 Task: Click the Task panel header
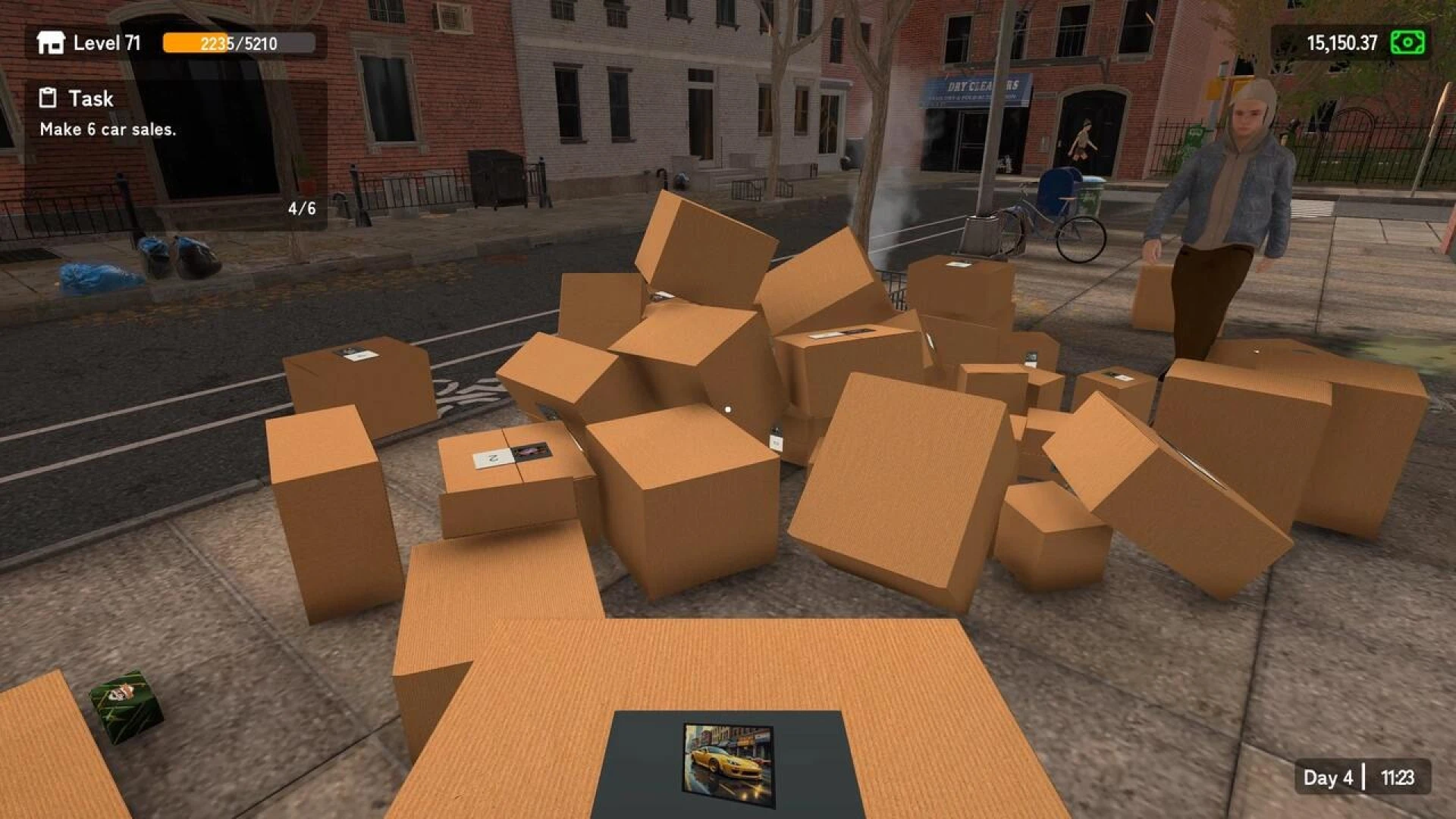click(x=91, y=99)
